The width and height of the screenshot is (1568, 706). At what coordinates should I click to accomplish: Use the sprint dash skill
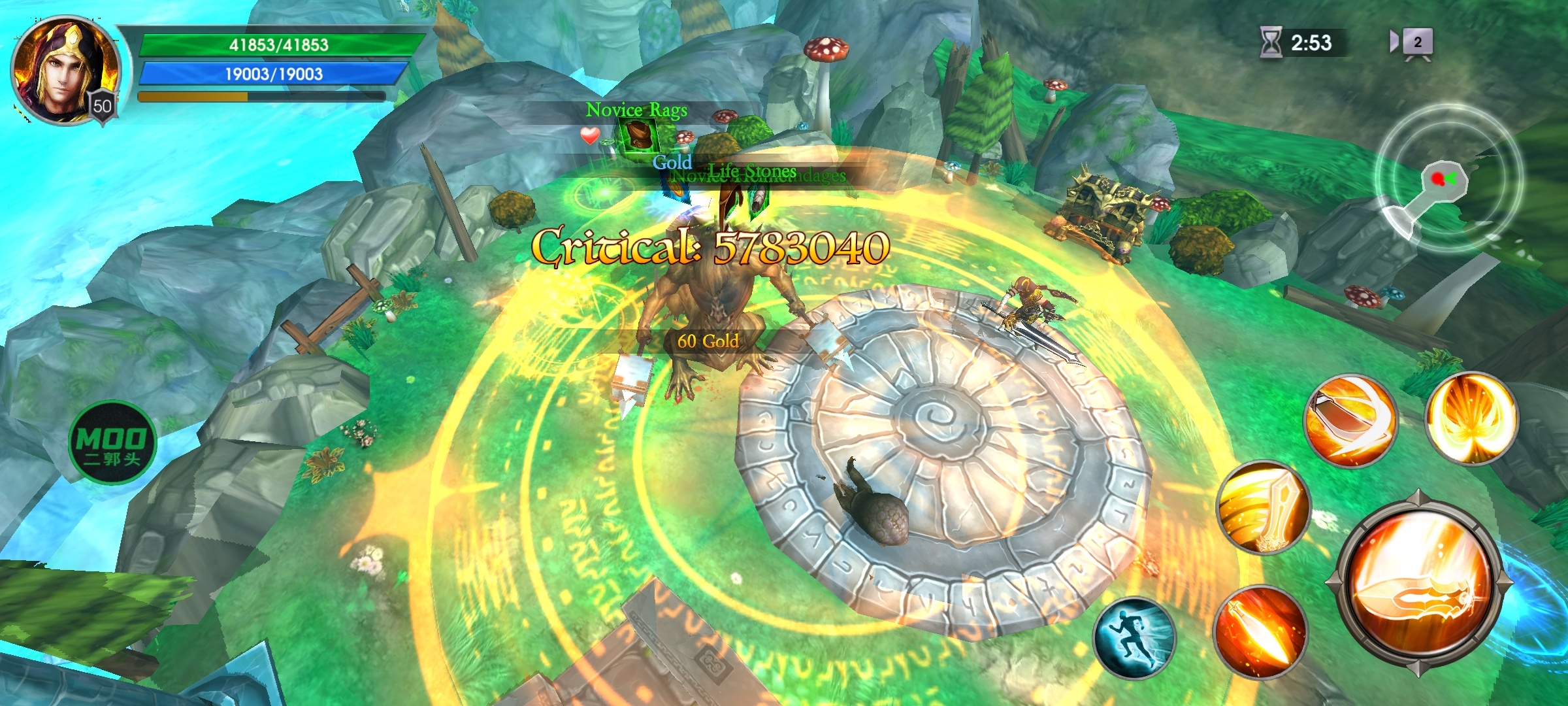[1134, 639]
